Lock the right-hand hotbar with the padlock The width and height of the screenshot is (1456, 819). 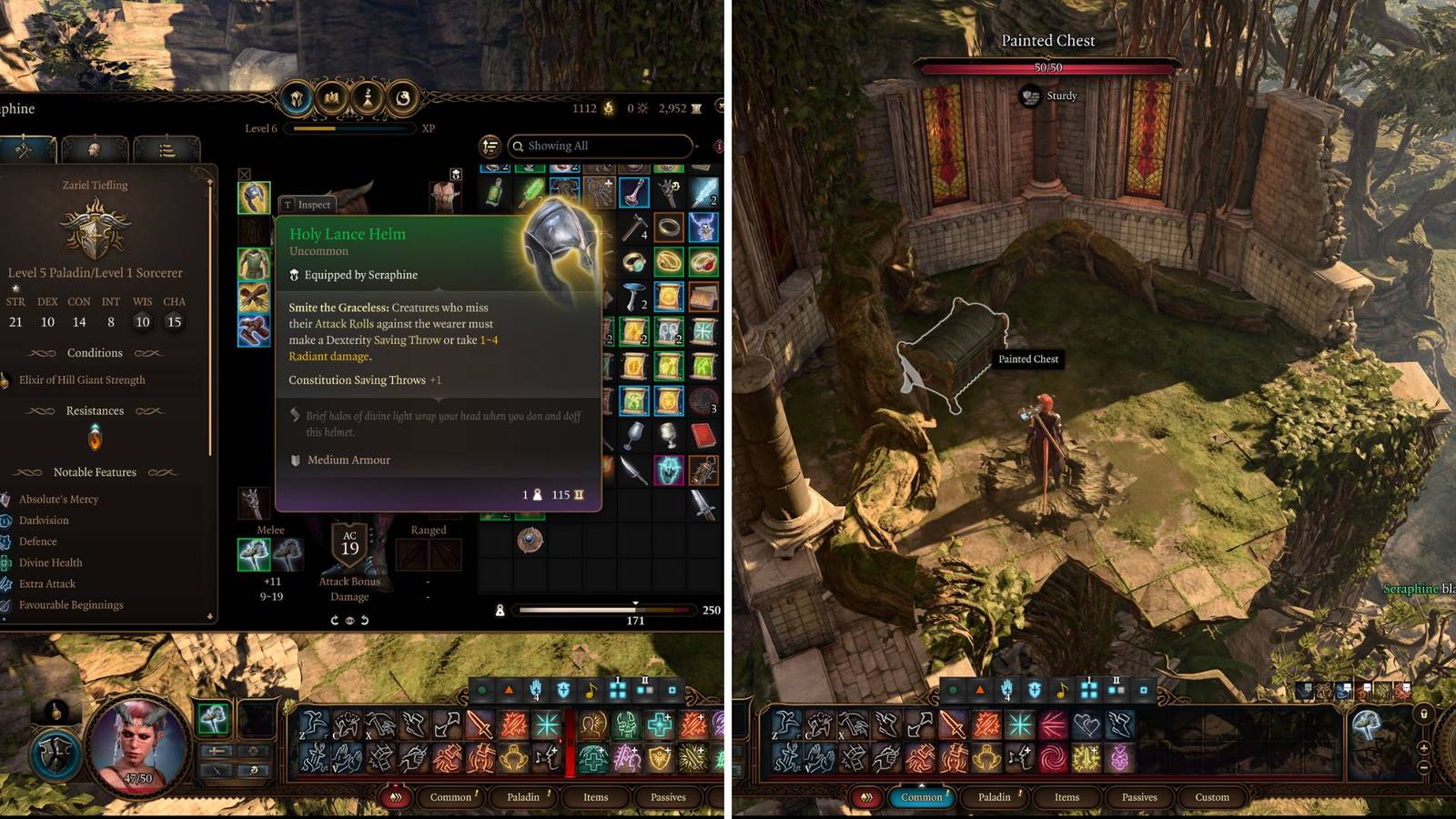(1424, 715)
